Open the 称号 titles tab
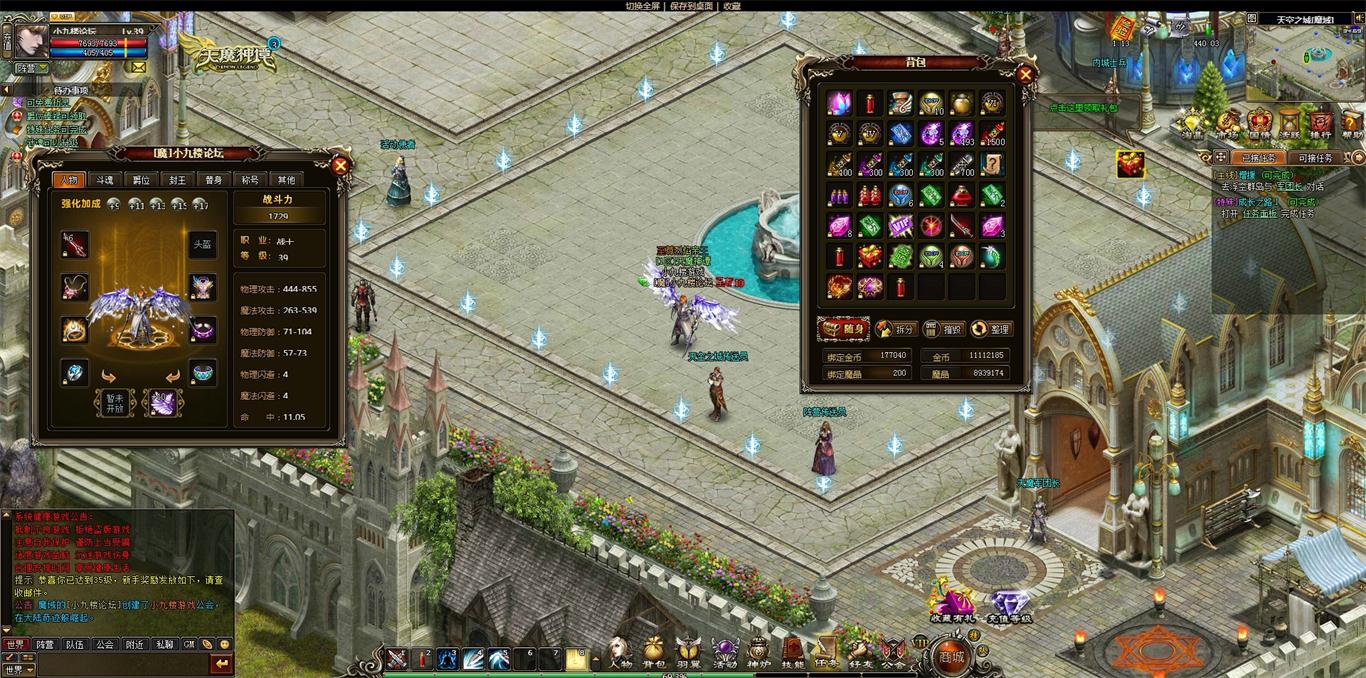1366x678 pixels. click(x=250, y=180)
